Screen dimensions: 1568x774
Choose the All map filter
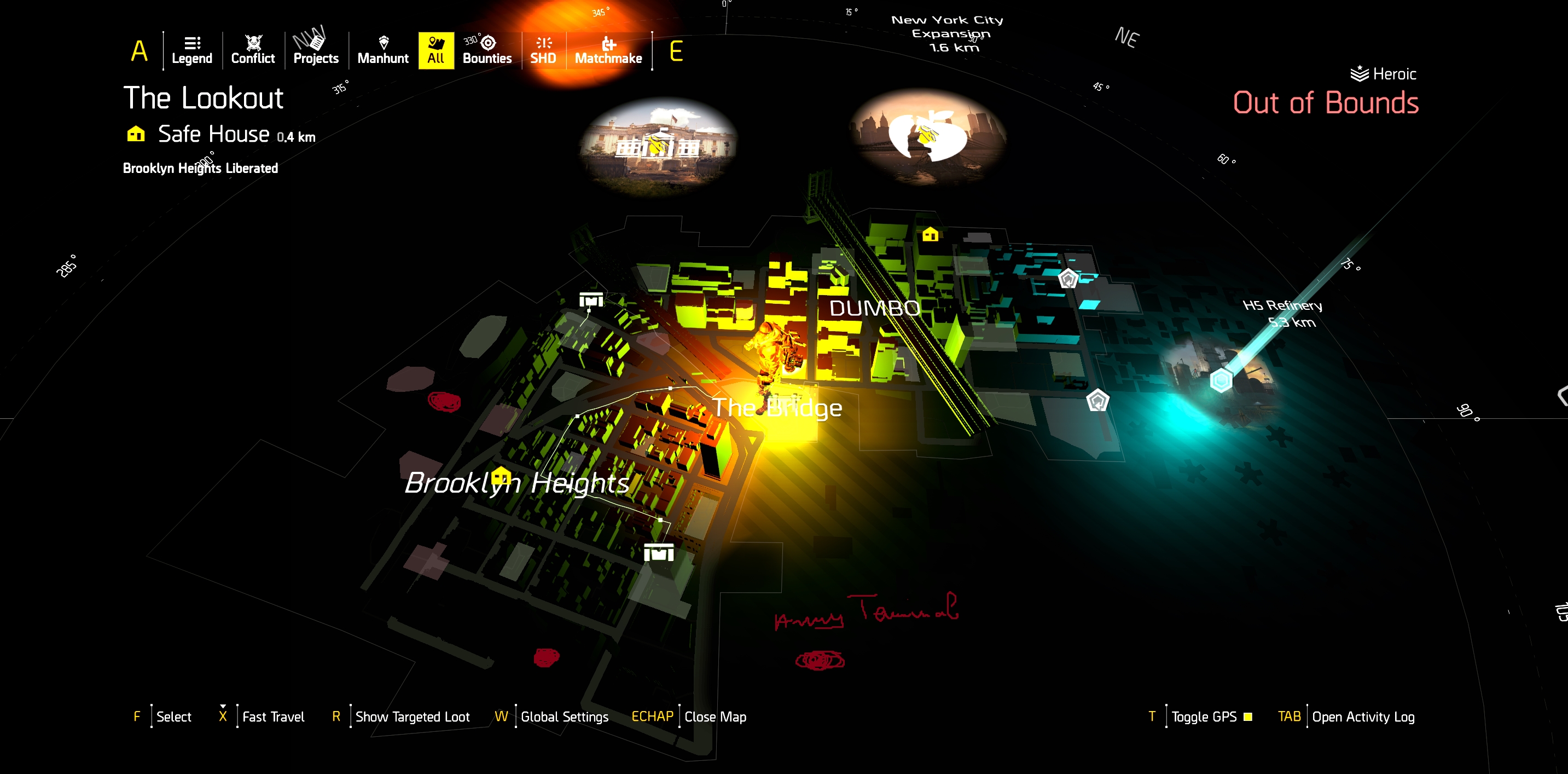click(436, 50)
